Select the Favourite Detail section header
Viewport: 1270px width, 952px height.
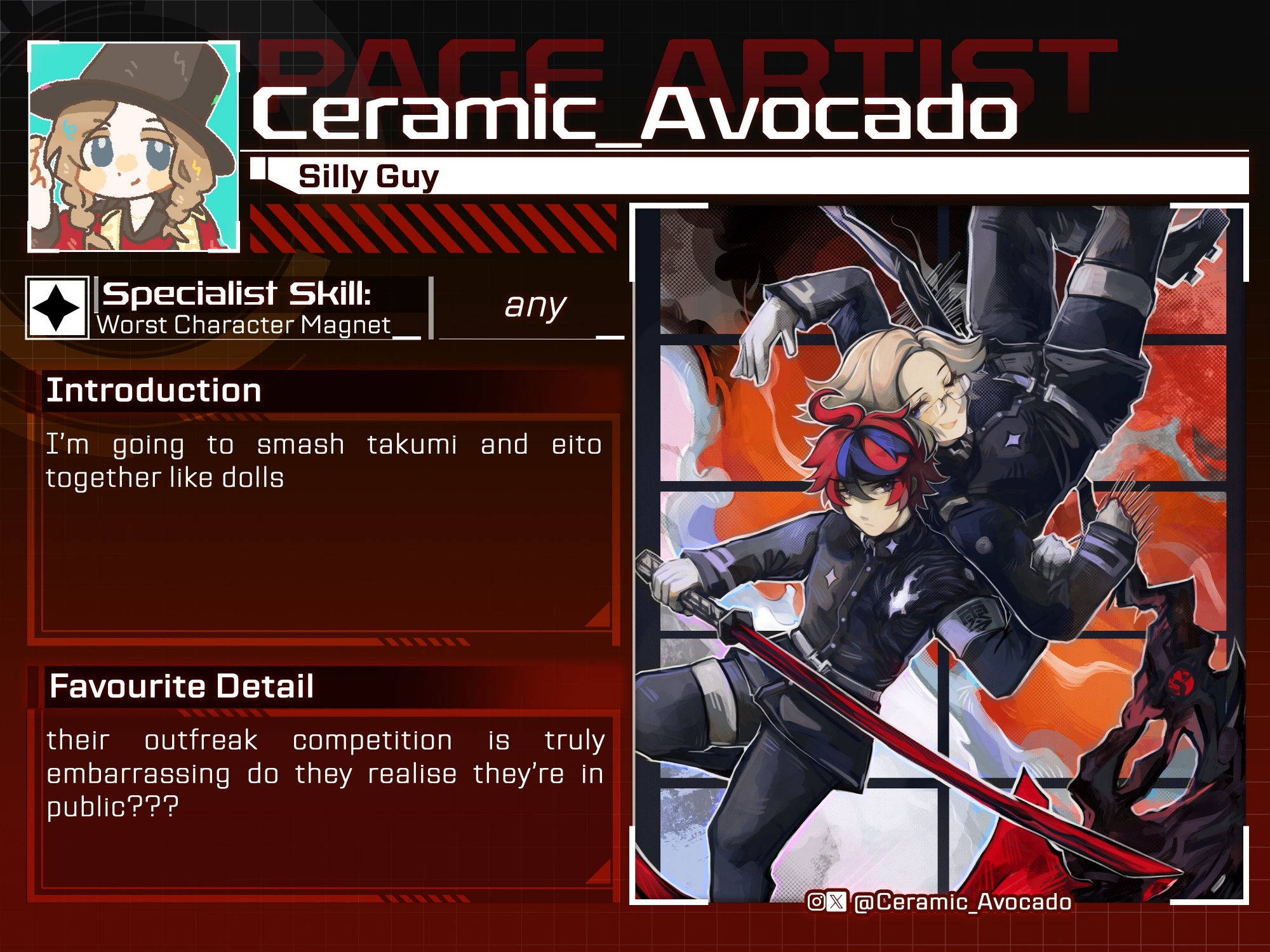[x=182, y=686]
